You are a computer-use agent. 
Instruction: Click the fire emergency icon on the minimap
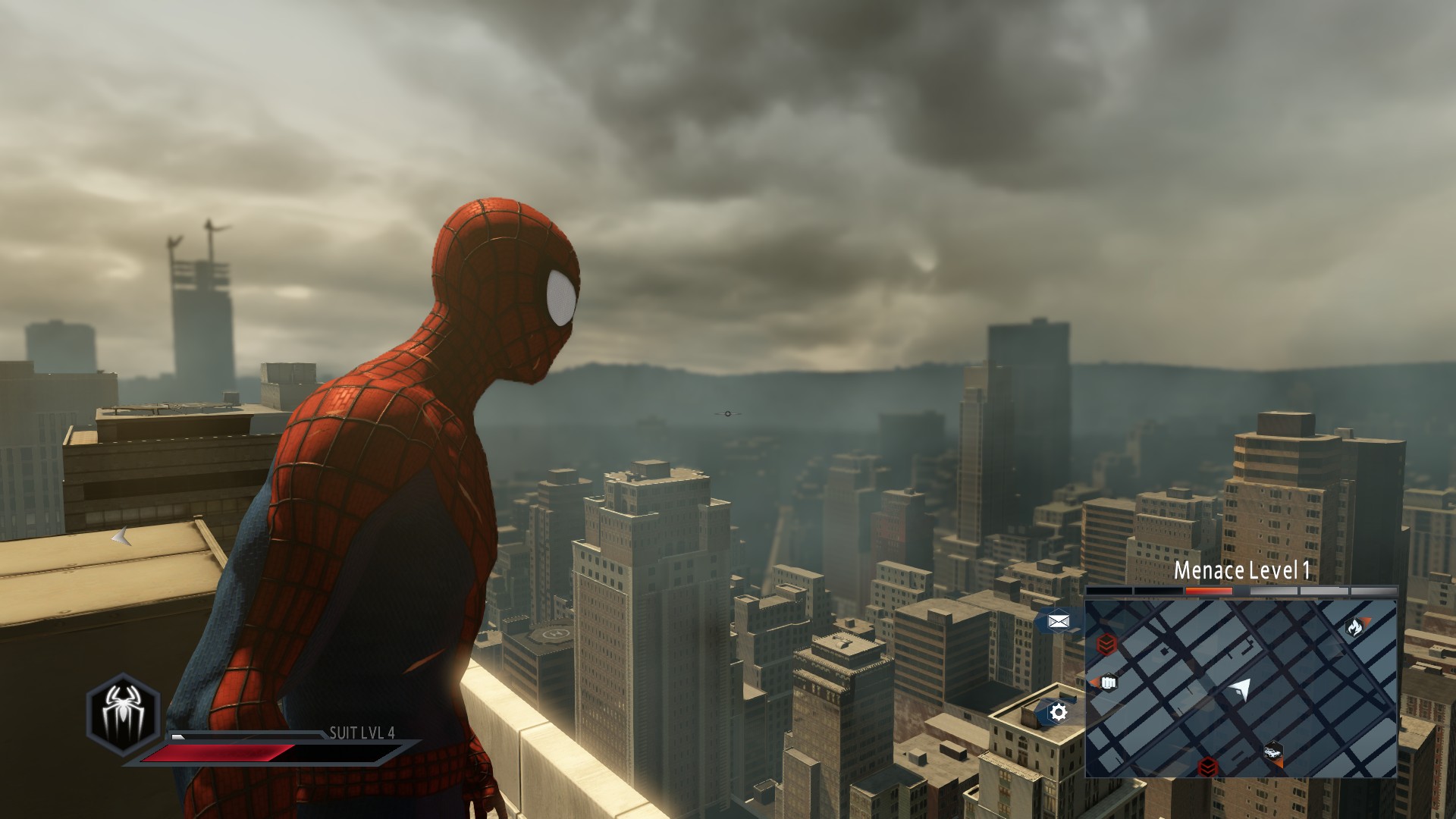tap(1354, 627)
